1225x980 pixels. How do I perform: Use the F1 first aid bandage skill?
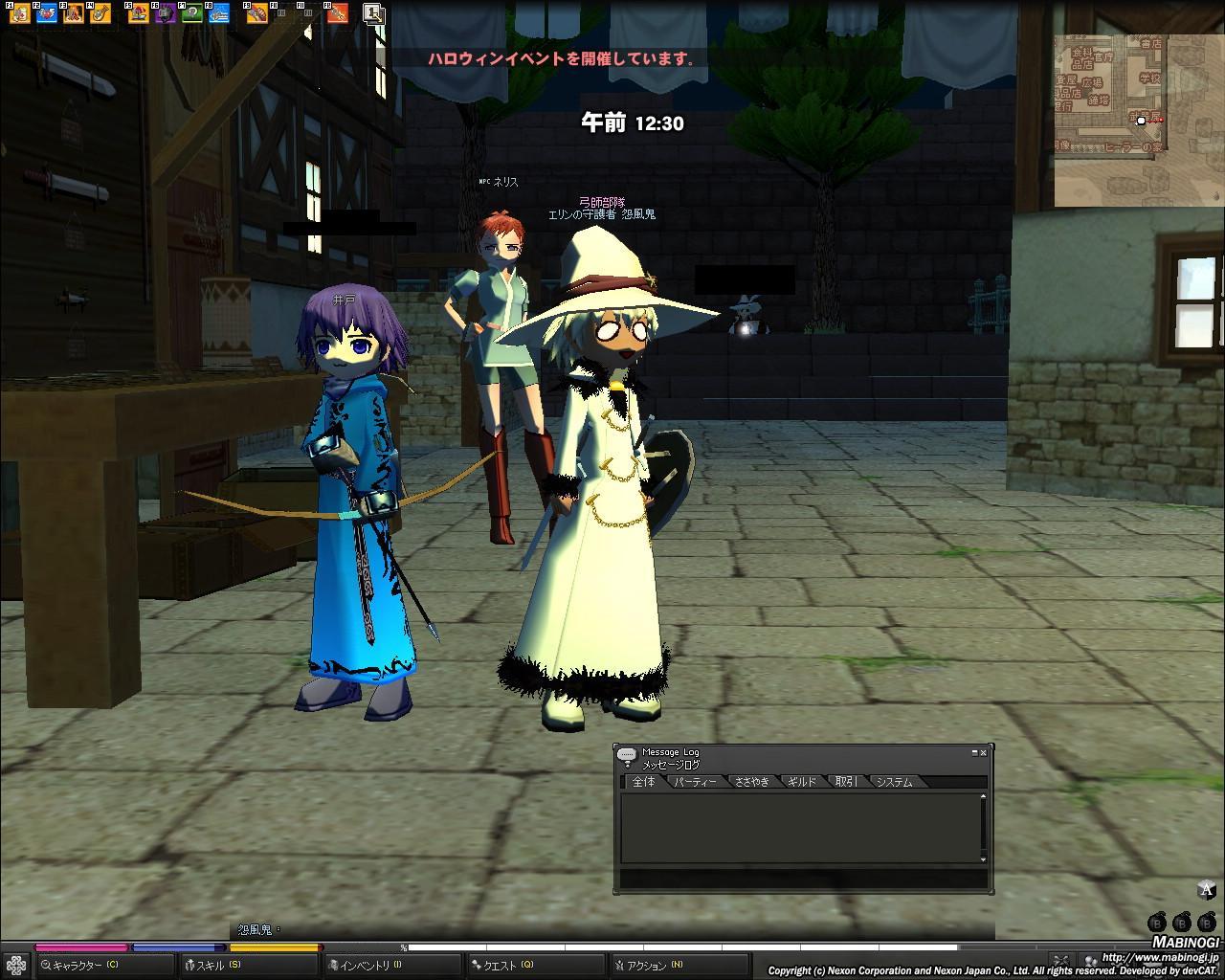pos(18,13)
